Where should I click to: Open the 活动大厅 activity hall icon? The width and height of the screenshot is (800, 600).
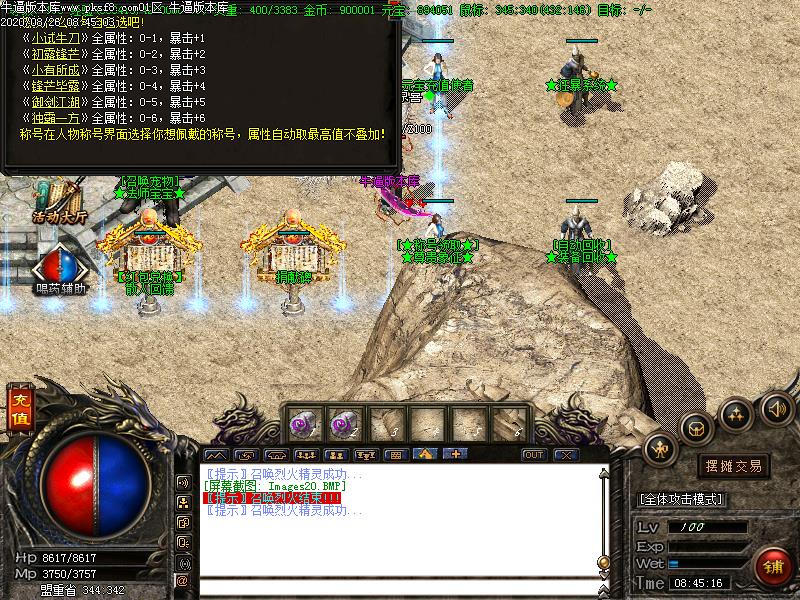59,198
